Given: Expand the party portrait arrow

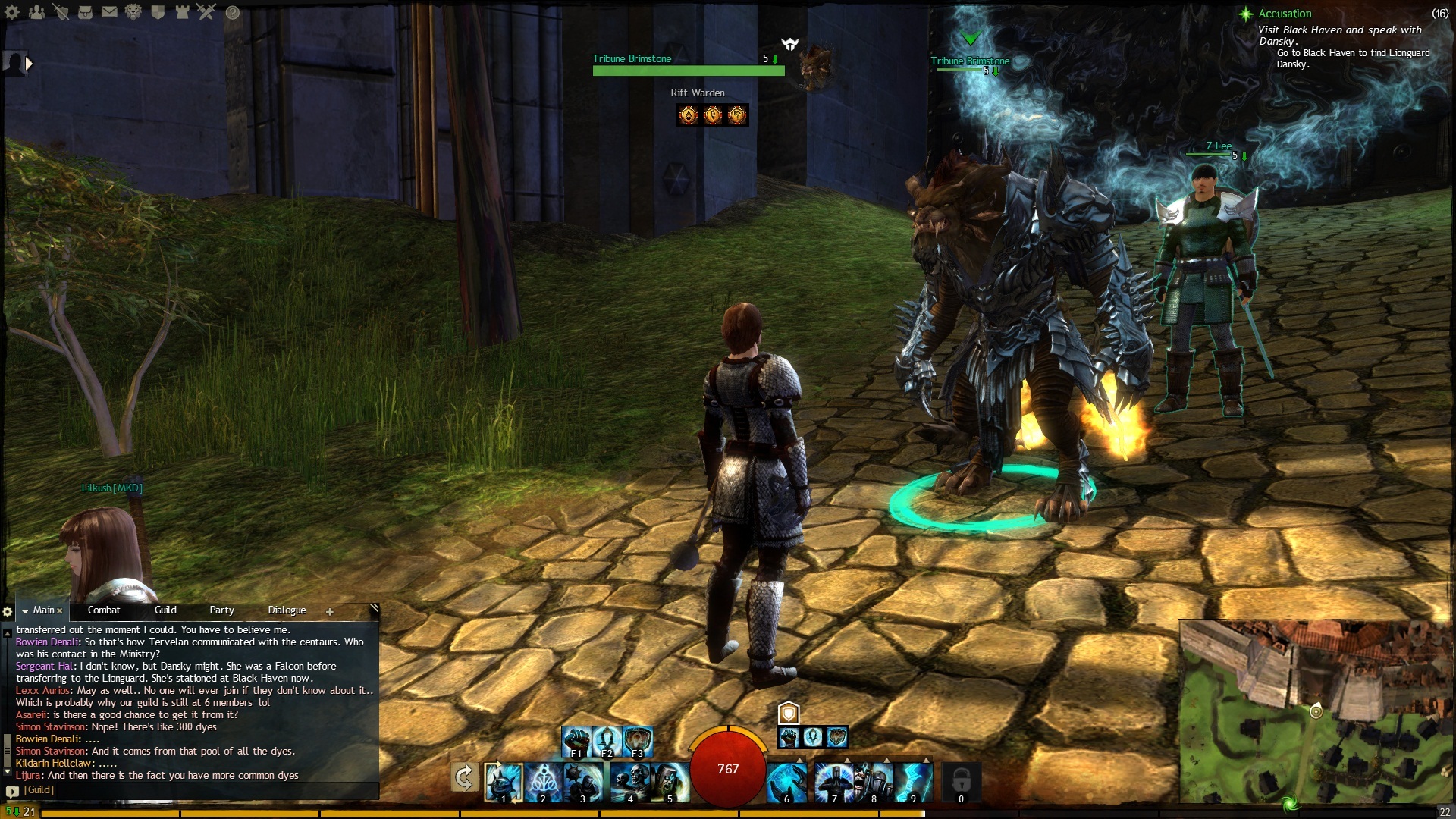Looking at the screenshot, I should 29,64.
